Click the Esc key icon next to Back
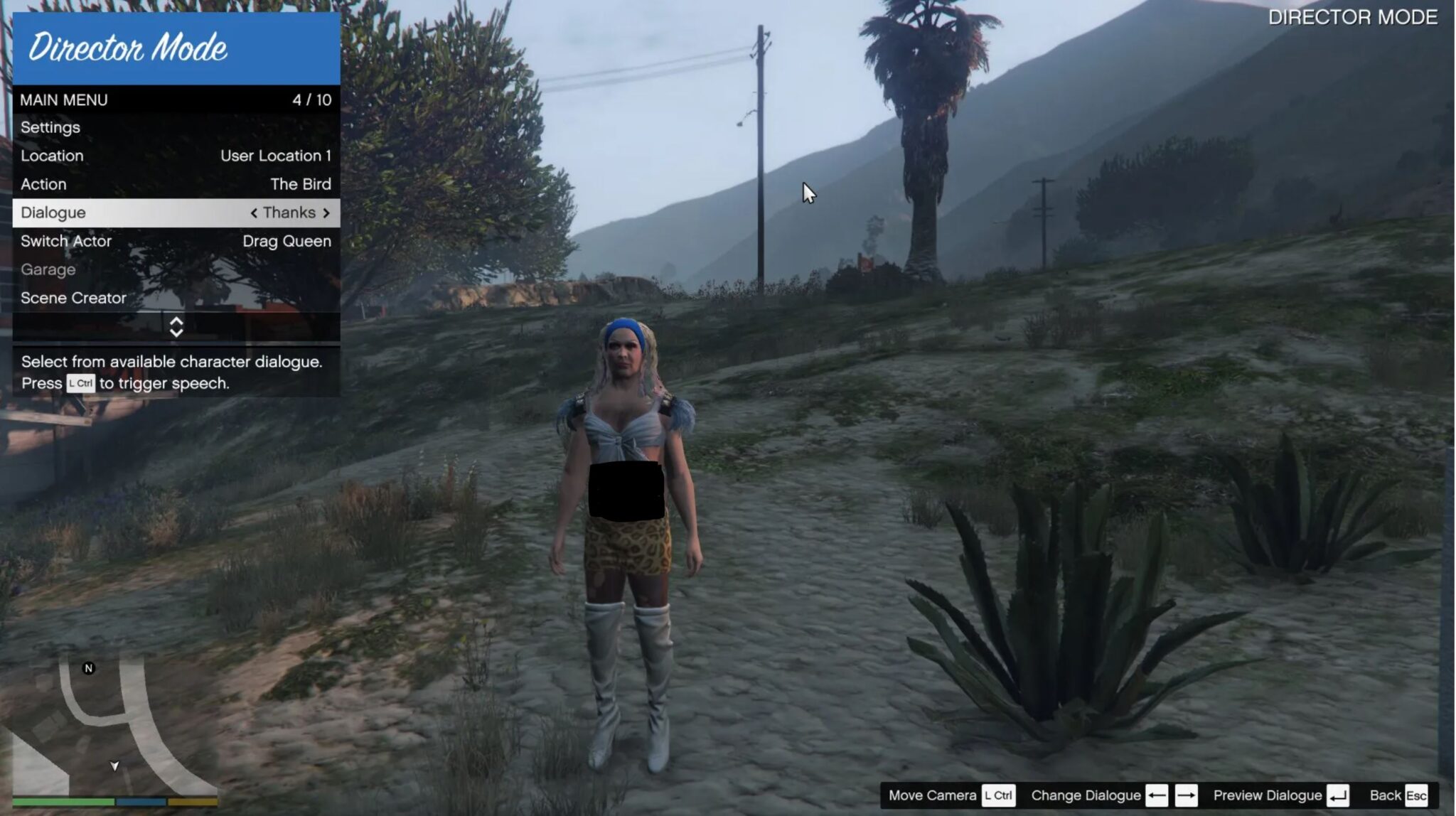This screenshot has width=1456, height=816. coord(1417,795)
